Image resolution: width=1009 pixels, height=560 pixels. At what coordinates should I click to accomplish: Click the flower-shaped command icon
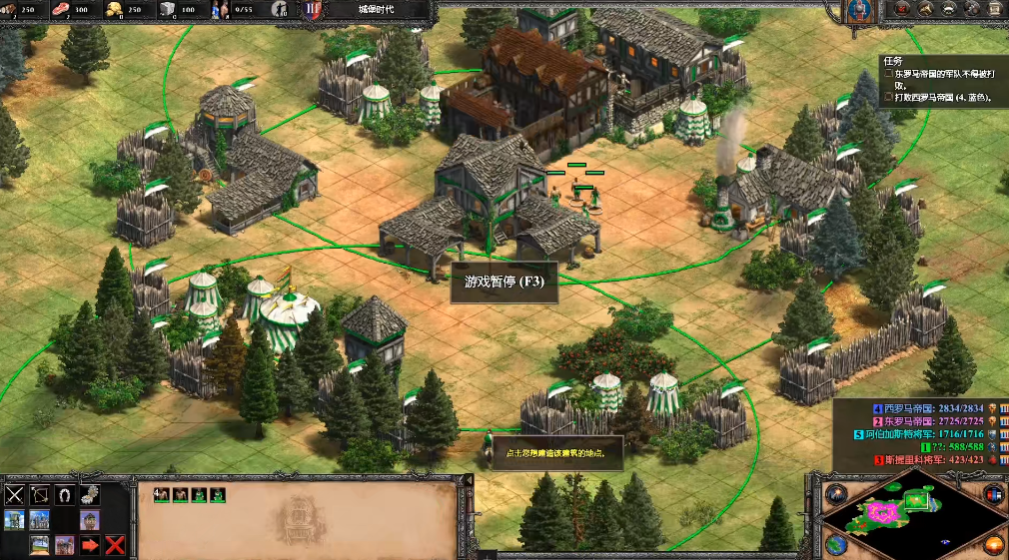(x=89, y=494)
